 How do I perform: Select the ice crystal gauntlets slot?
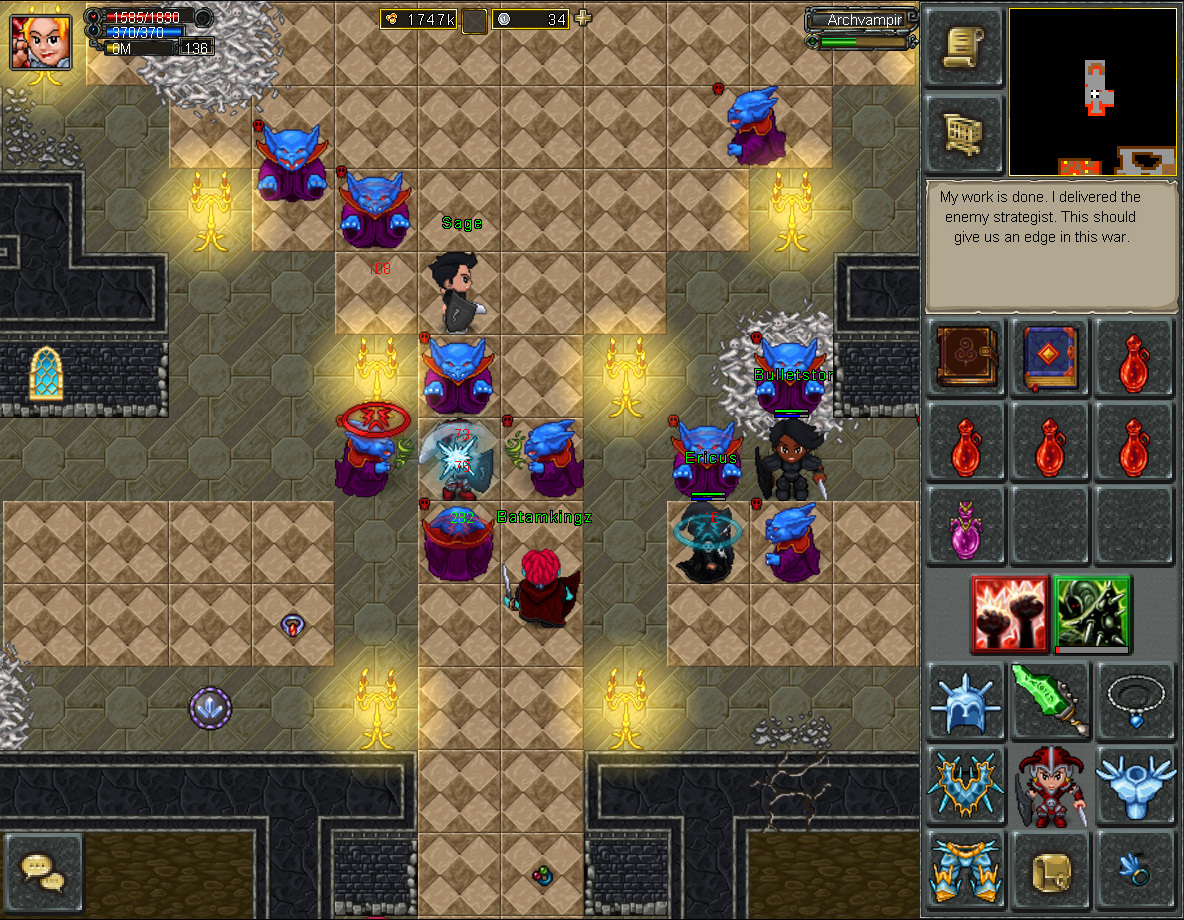[x=1134, y=783]
